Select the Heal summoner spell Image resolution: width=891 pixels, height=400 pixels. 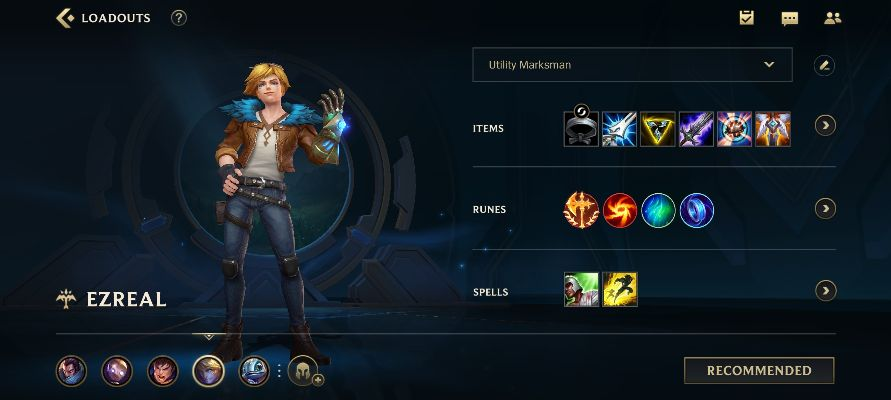click(581, 290)
